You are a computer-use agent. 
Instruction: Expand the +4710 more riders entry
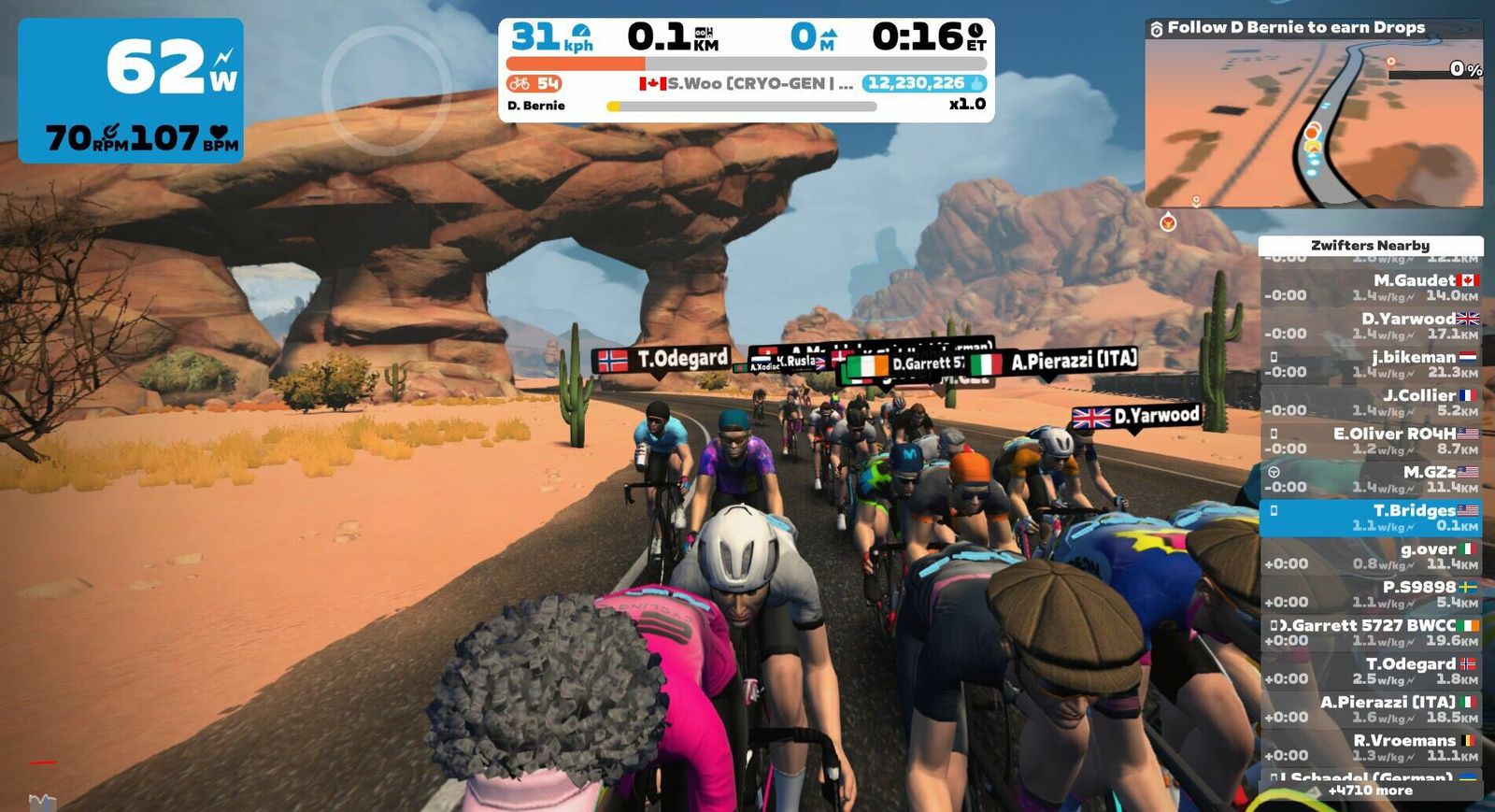[1371, 791]
